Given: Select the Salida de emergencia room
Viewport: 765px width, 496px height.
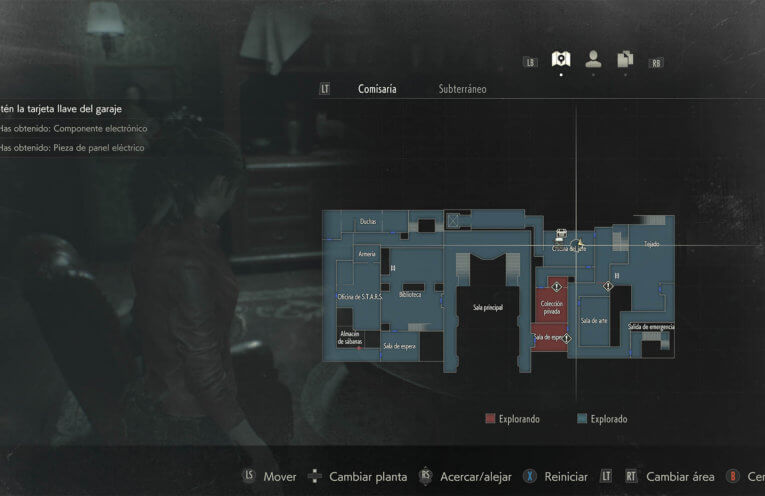Looking at the screenshot, I should (x=651, y=327).
